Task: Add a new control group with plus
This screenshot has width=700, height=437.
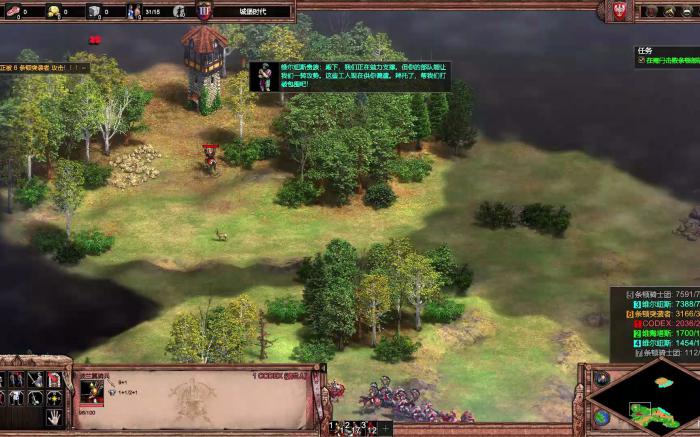Action: [x=387, y=428]
